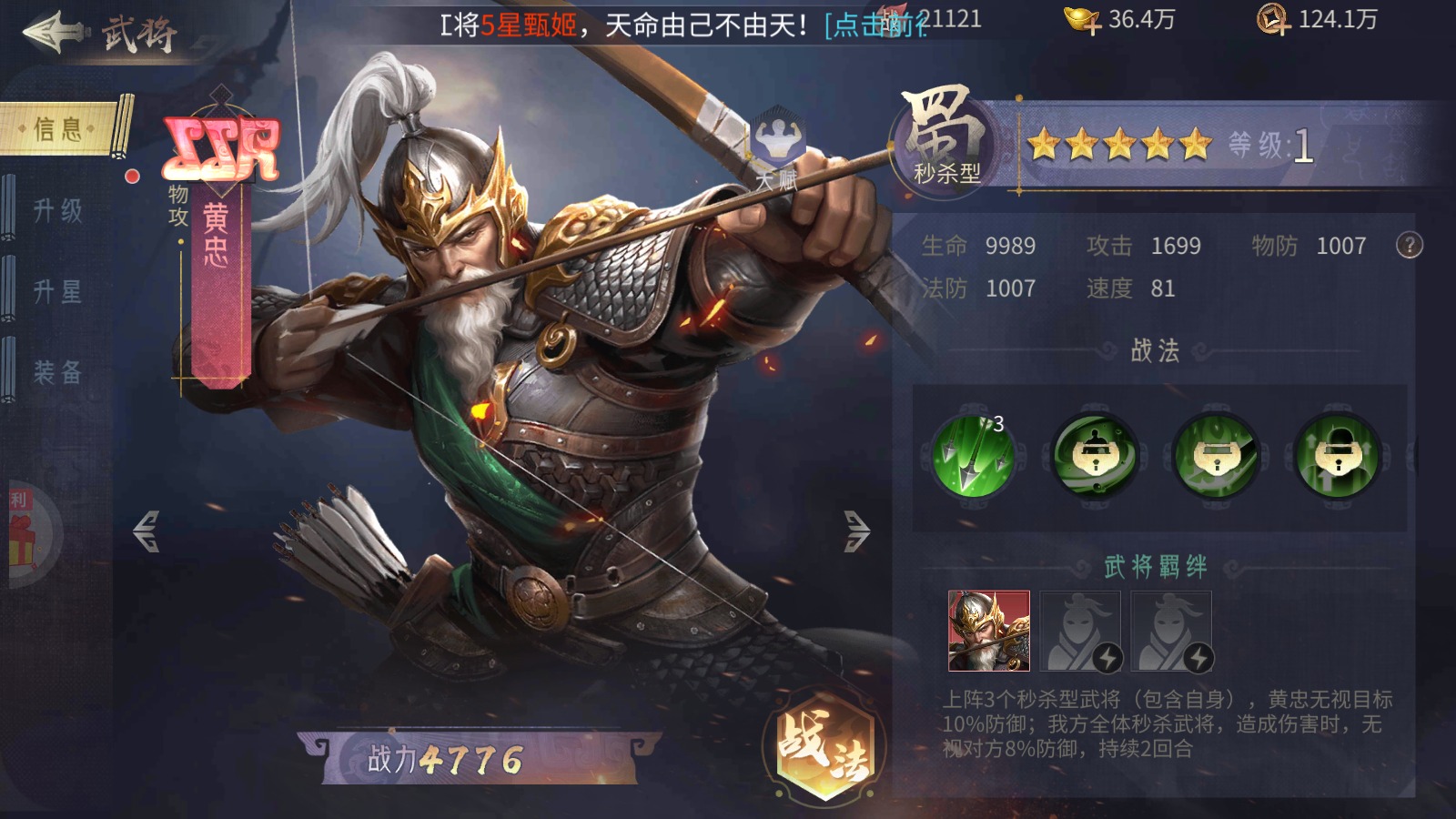Viewport: 1456px width, 819px height.
Task: Show next hero with right arrow
Action: (x=856, y=531)
